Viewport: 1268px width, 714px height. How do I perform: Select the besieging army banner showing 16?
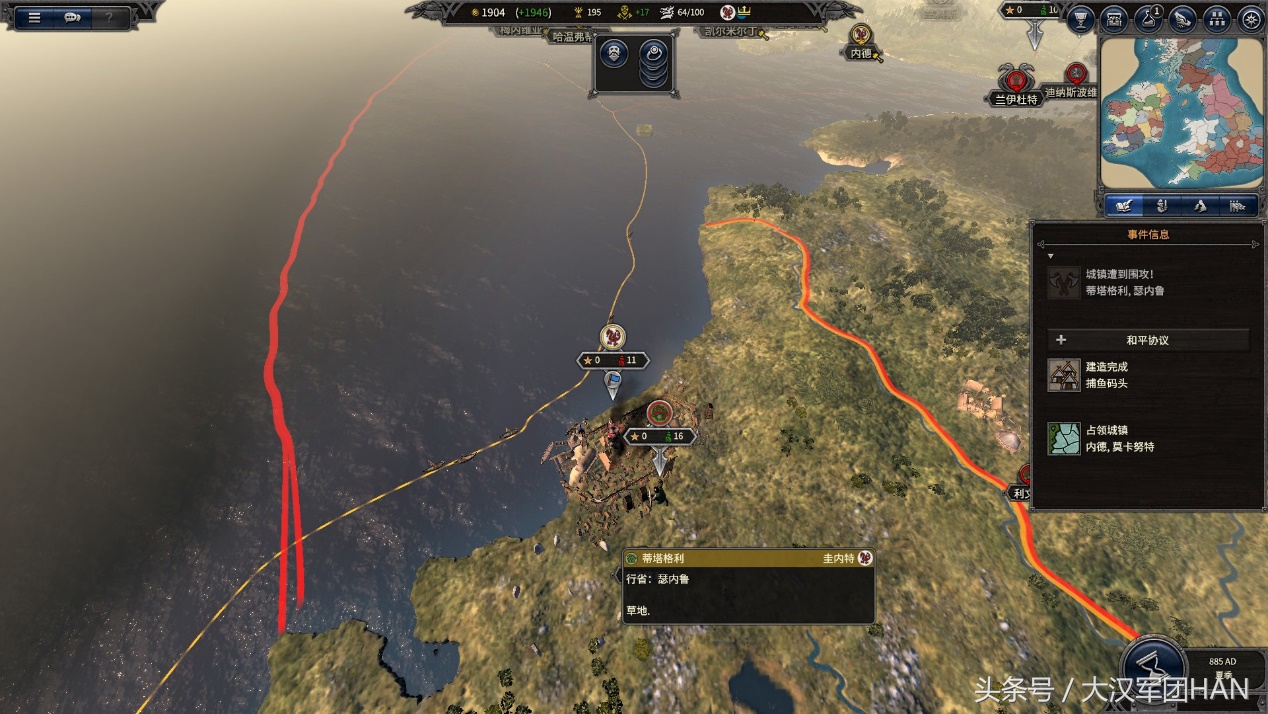pos(659,437)
